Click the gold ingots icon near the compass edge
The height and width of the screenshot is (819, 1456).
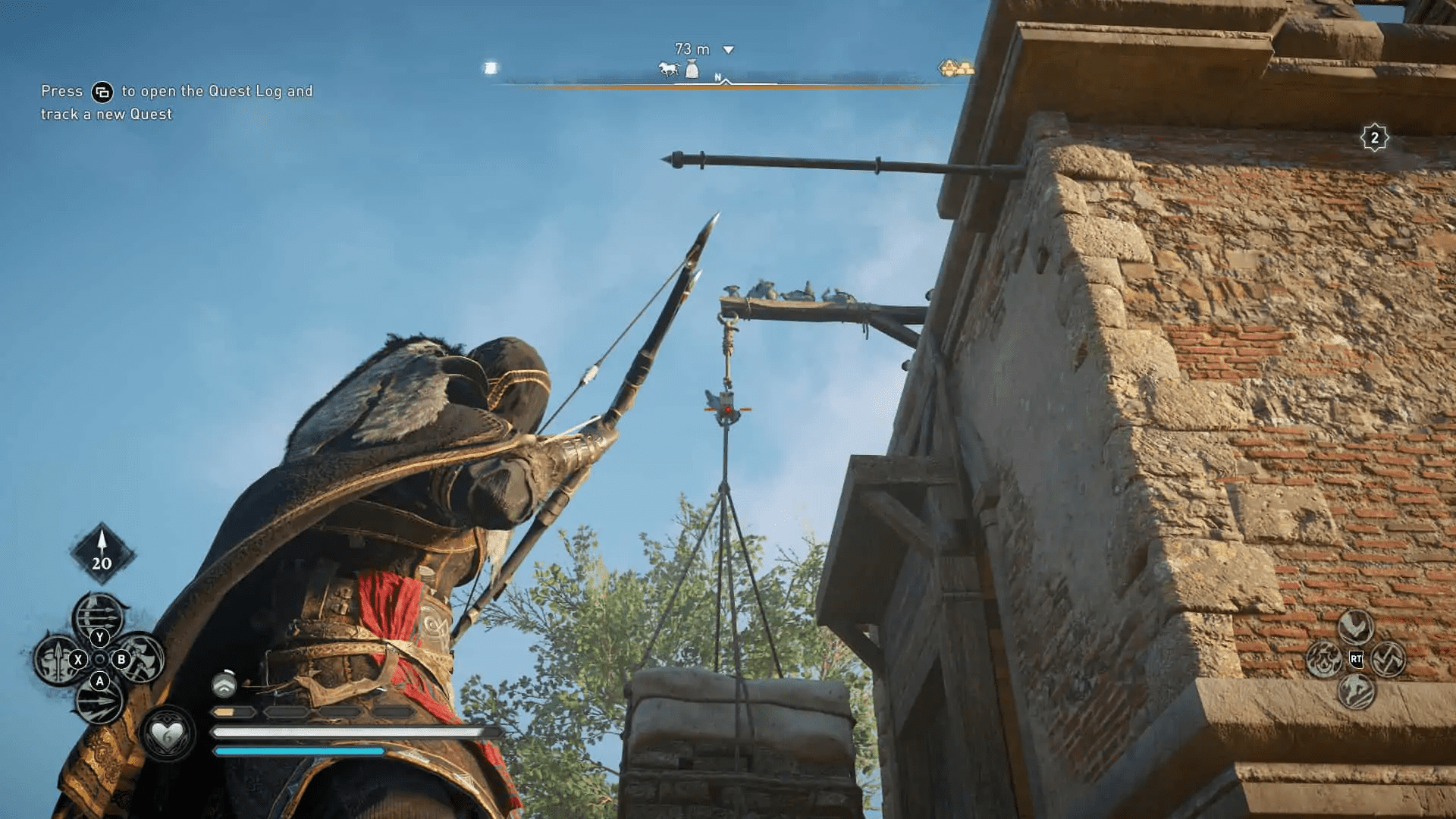(x=955, y=67)
